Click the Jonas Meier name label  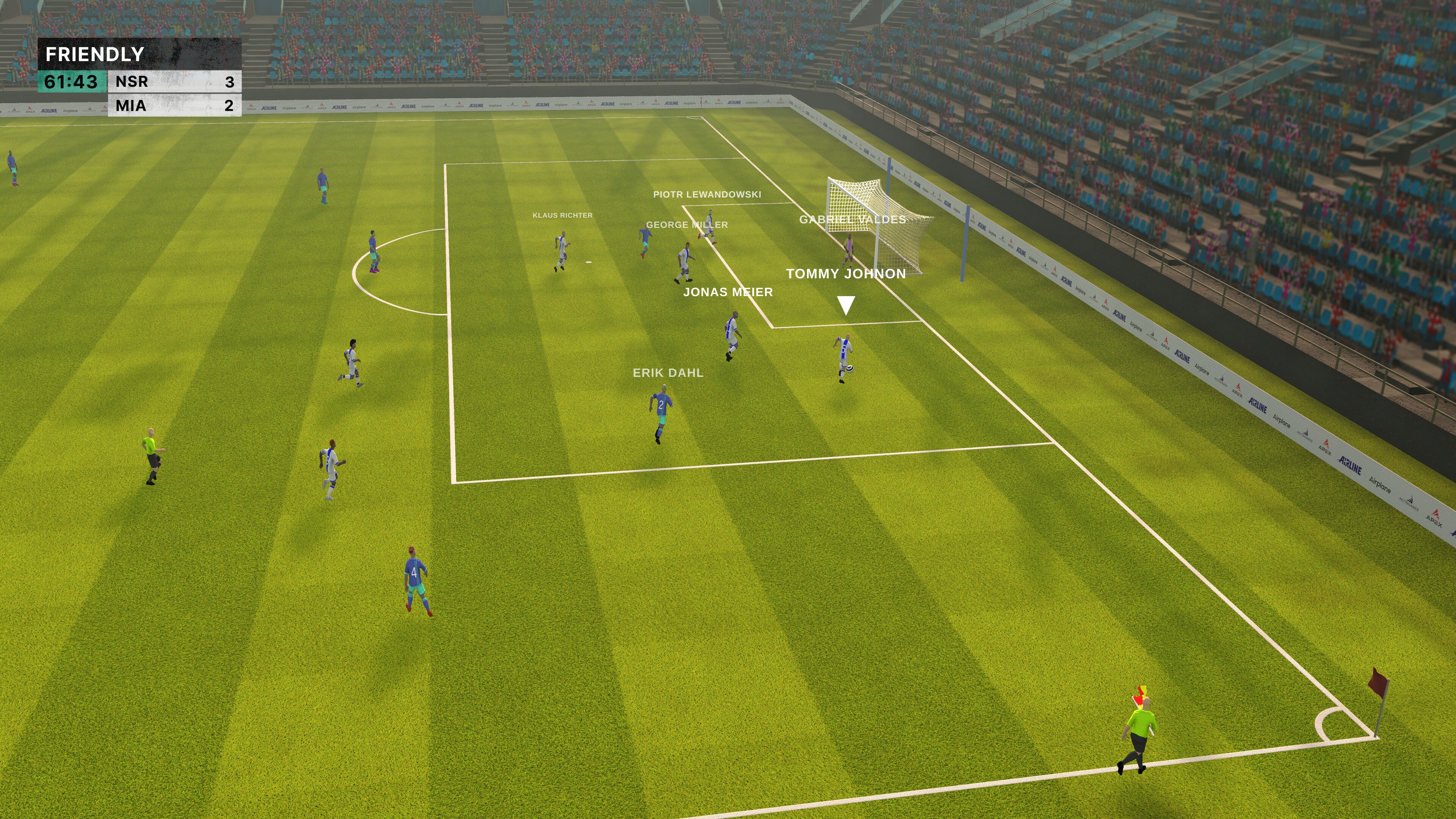[x=728, y=293]
